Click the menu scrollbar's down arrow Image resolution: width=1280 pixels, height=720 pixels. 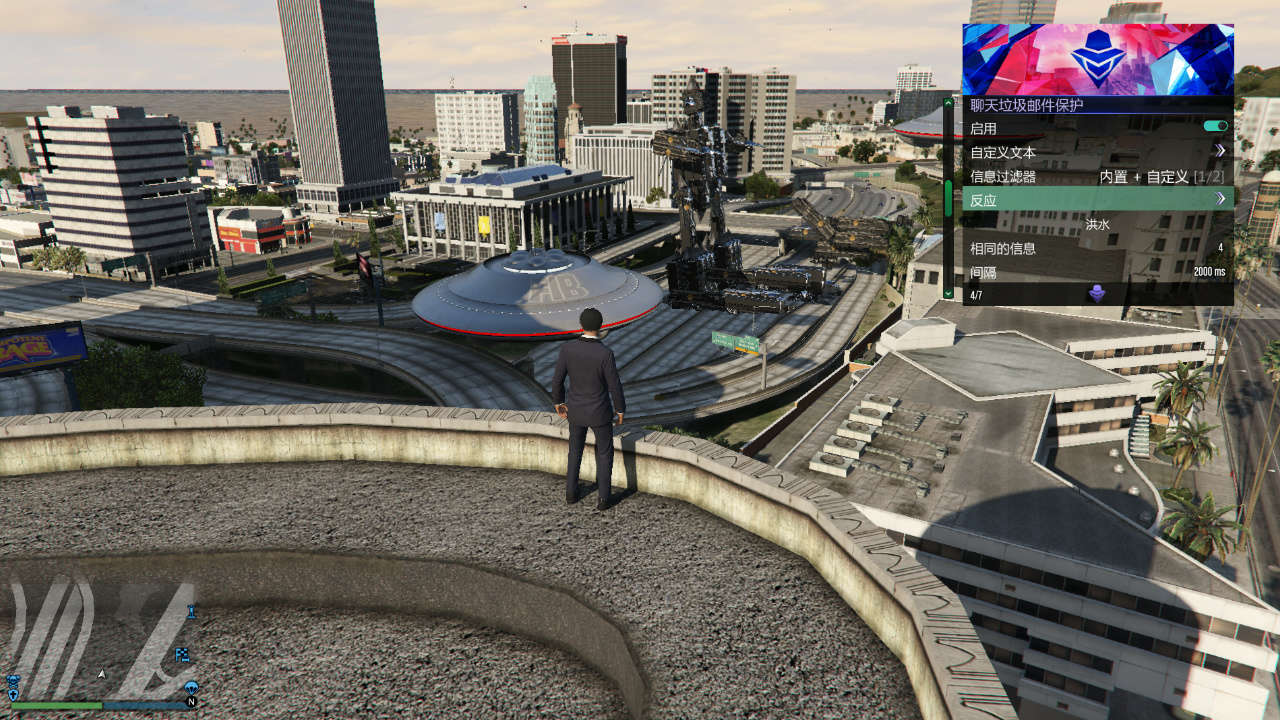point(948,294)
